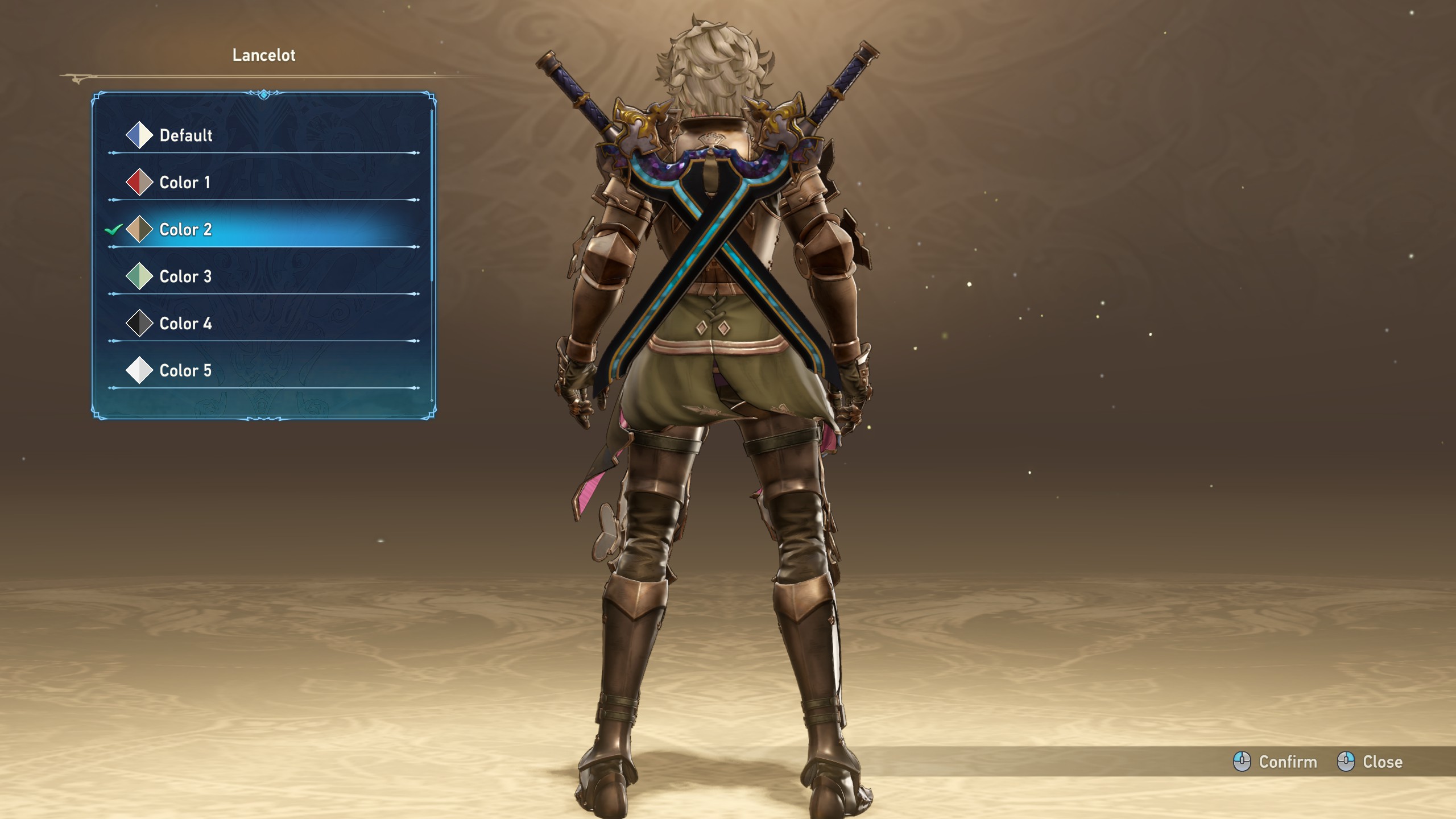Apply the Color 4 dark palette
The height and width of the screenshot is (819, 1456).
185,324
